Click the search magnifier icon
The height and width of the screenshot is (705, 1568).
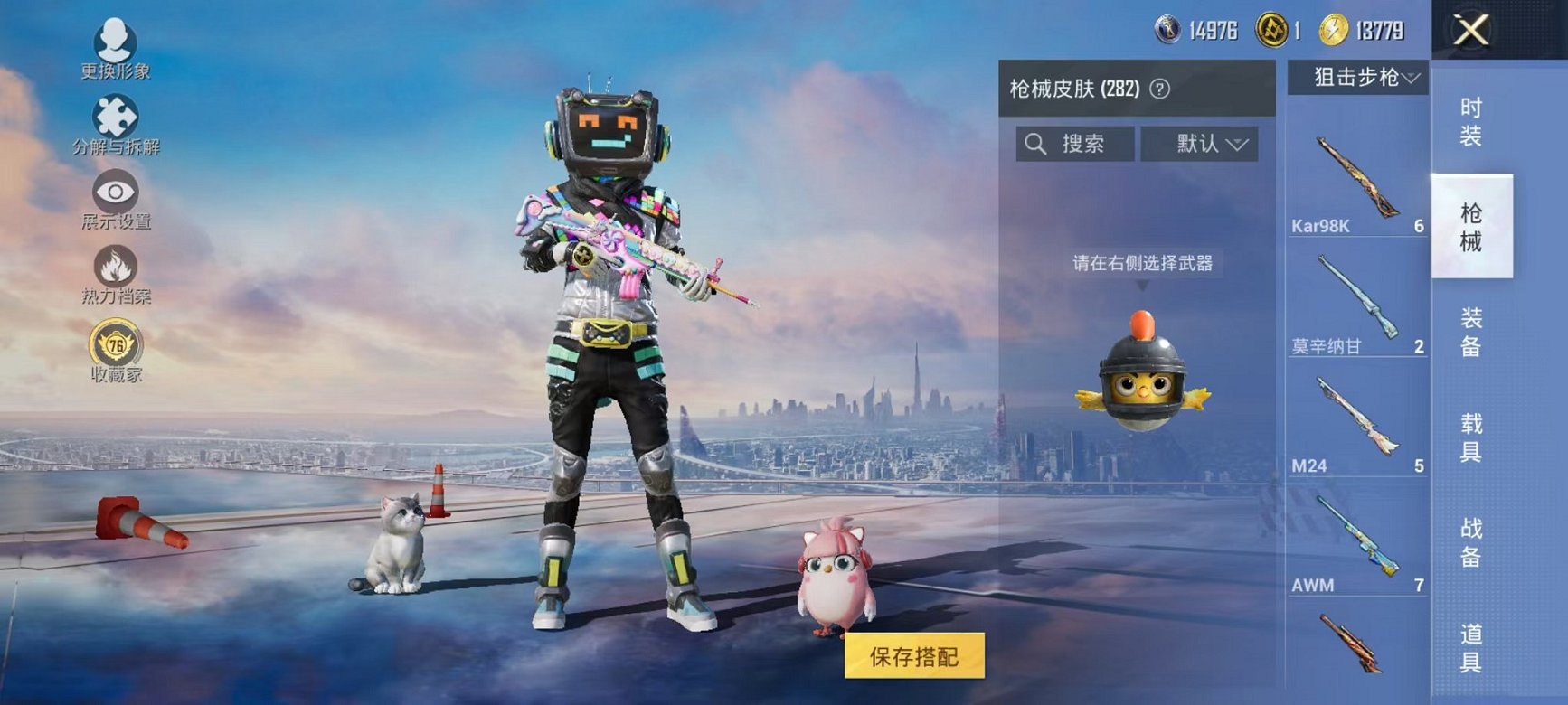point(1034,142)
